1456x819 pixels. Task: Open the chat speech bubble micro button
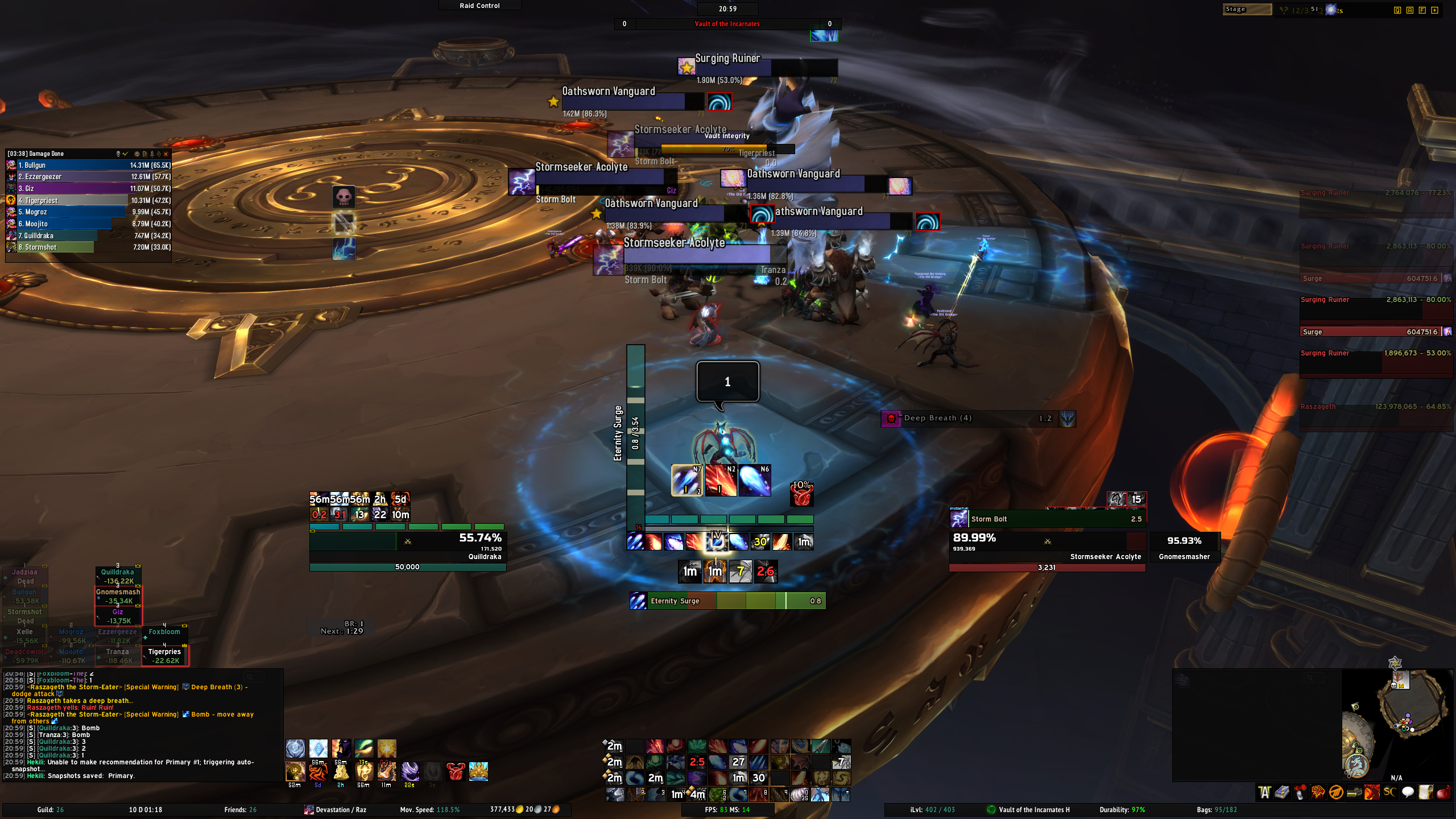pyautogui.click(x=1408, y=792)
